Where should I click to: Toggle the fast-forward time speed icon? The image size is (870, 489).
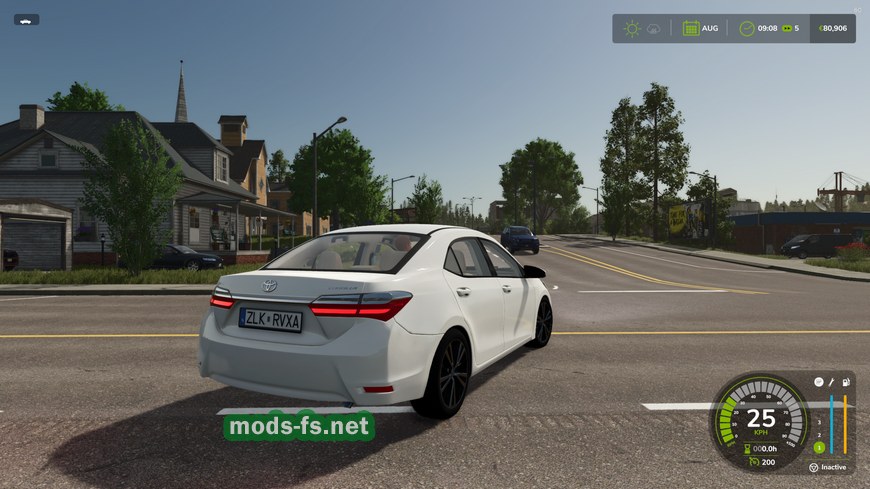pyautogui.click(x=787, y=28)
